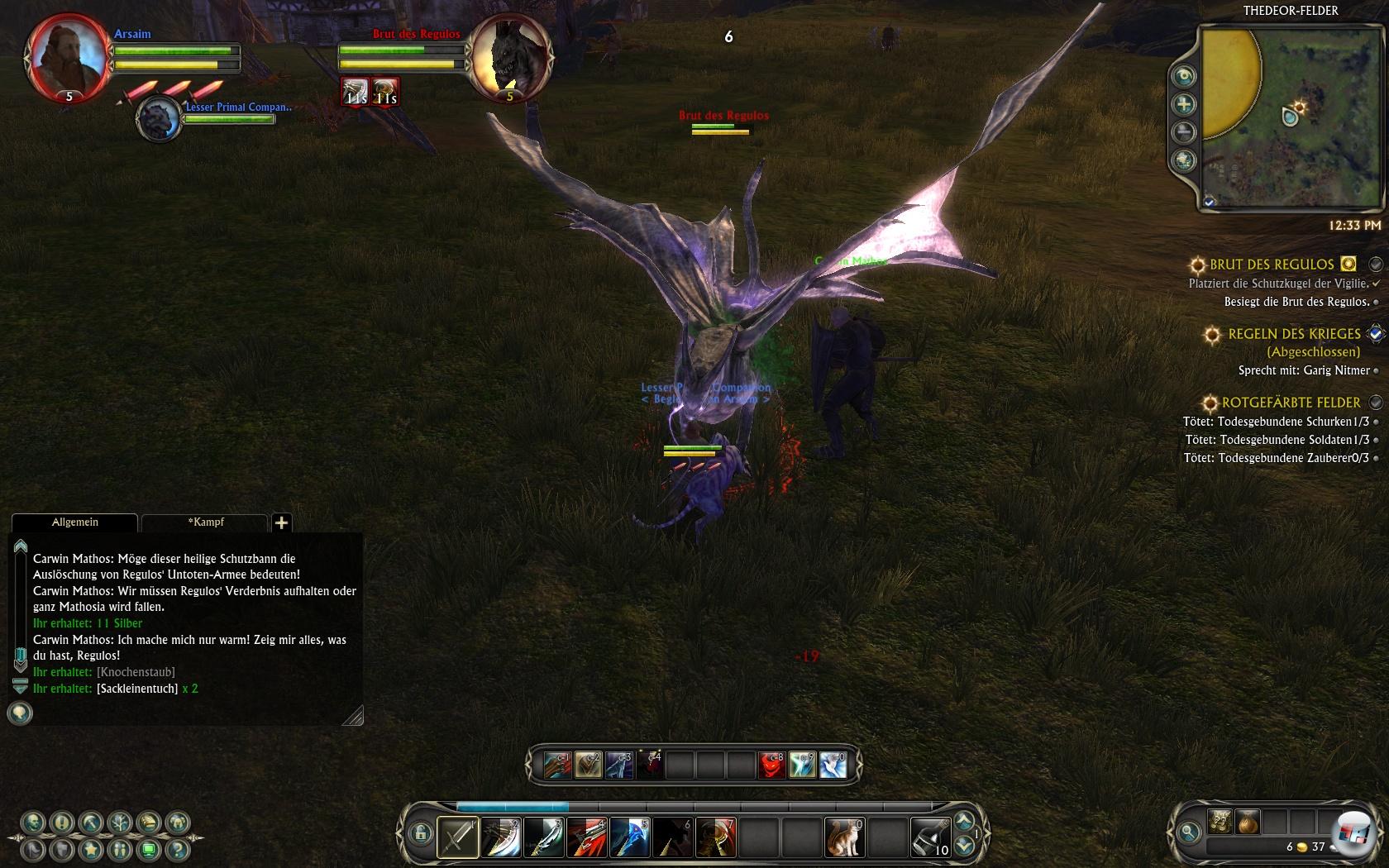
Task: Open the Allgemein chat tab
Action: pos(74,522)
